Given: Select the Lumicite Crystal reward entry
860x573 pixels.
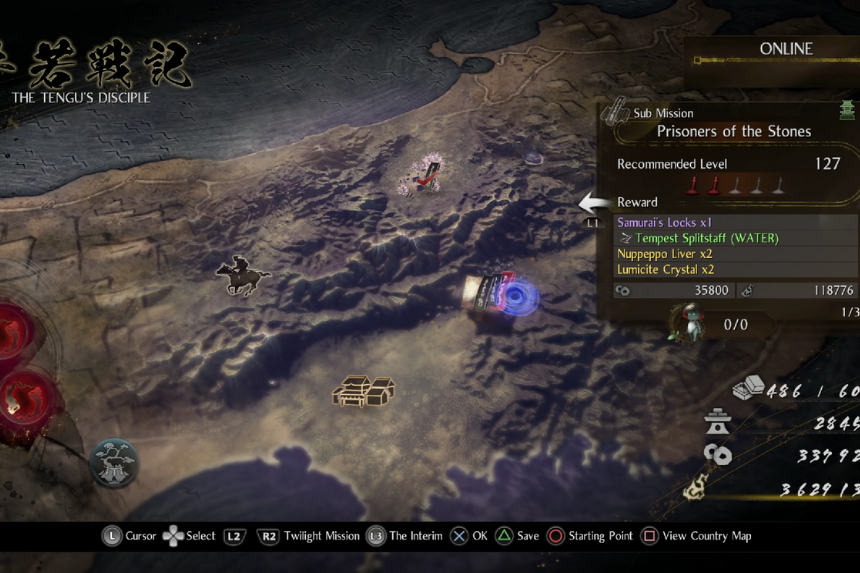Looking at the screenshot, I should 665,270.
